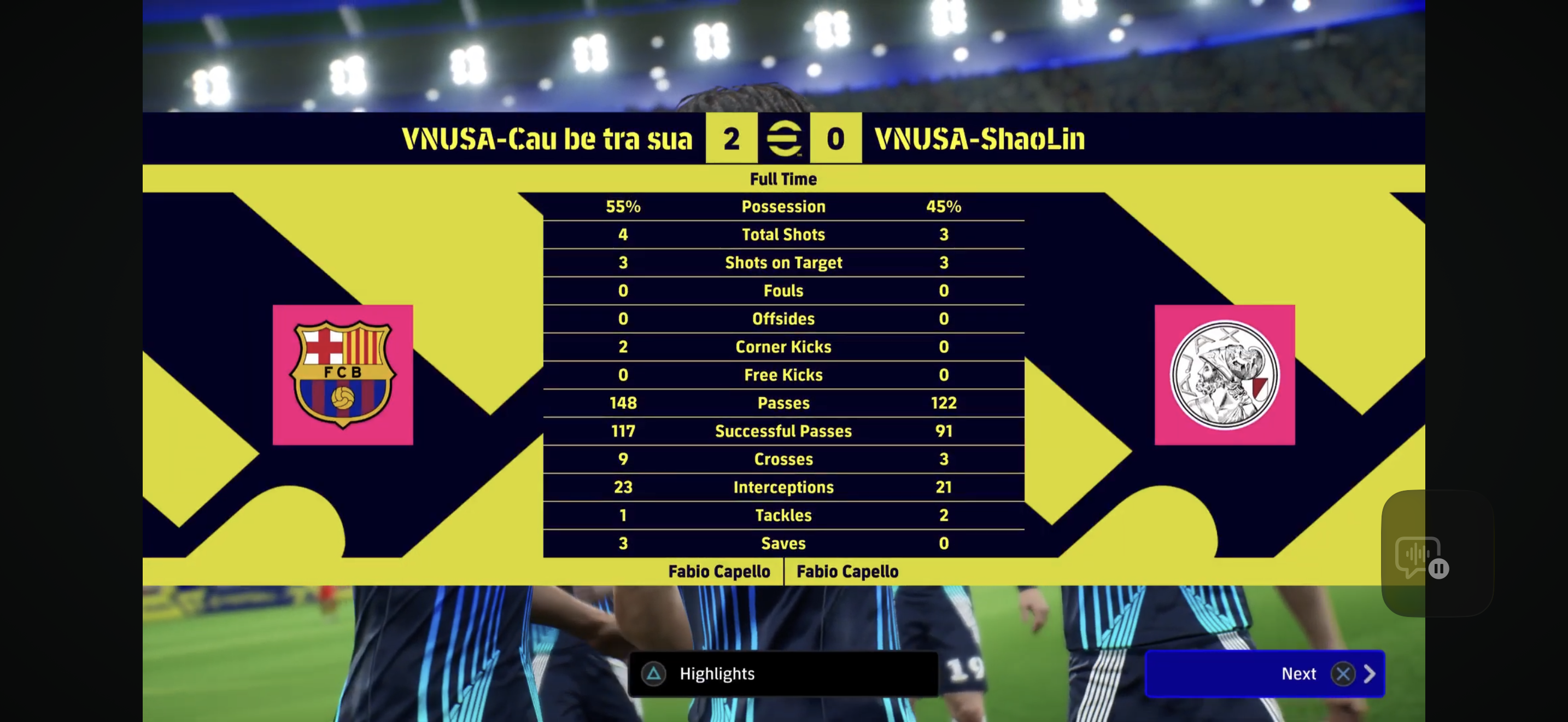
Task: Click the X button icon inside Next
Action: click(x=1344, y=674)
